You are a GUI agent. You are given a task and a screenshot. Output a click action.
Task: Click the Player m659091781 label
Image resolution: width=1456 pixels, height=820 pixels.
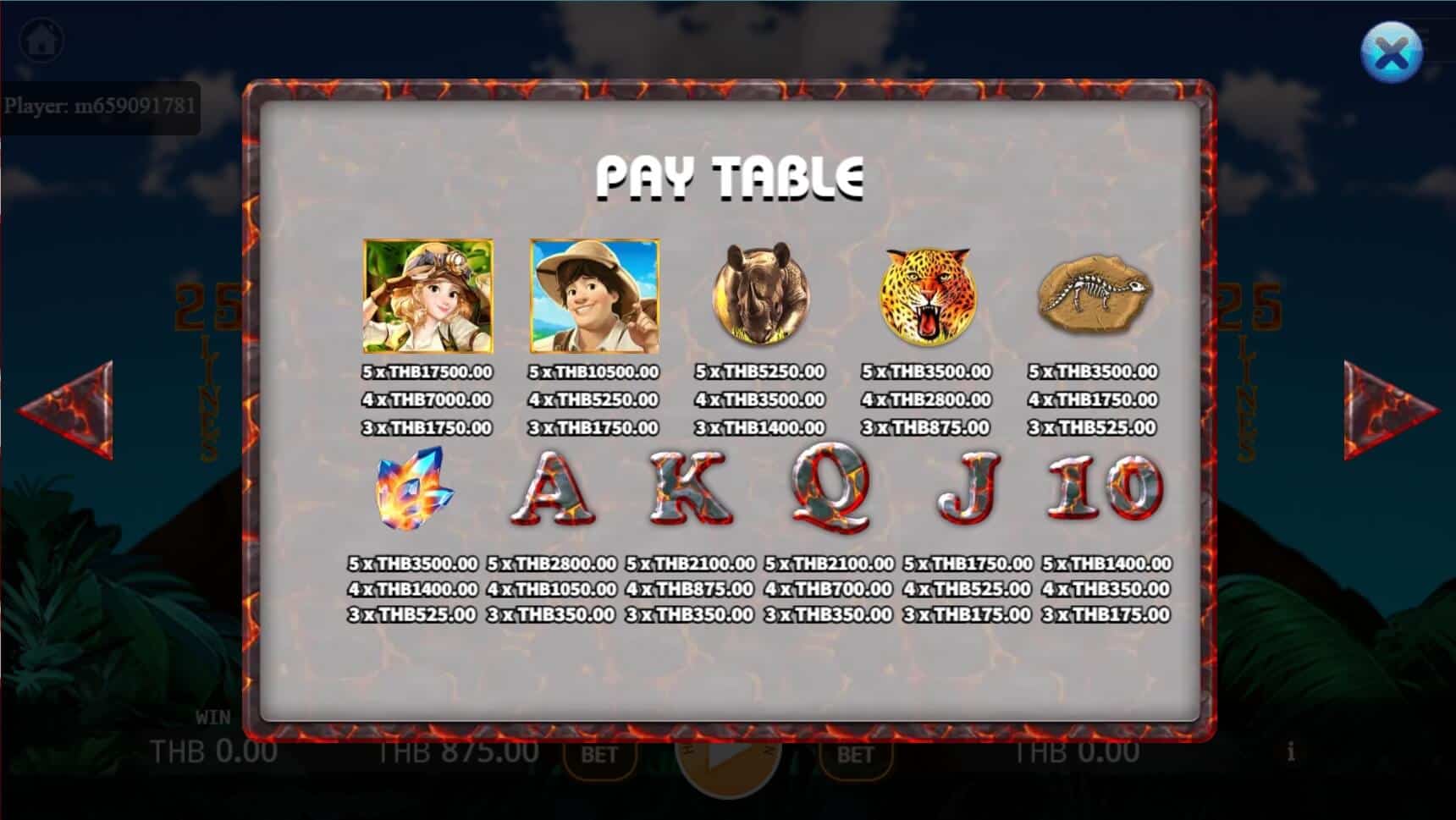[x=102, y=107]
